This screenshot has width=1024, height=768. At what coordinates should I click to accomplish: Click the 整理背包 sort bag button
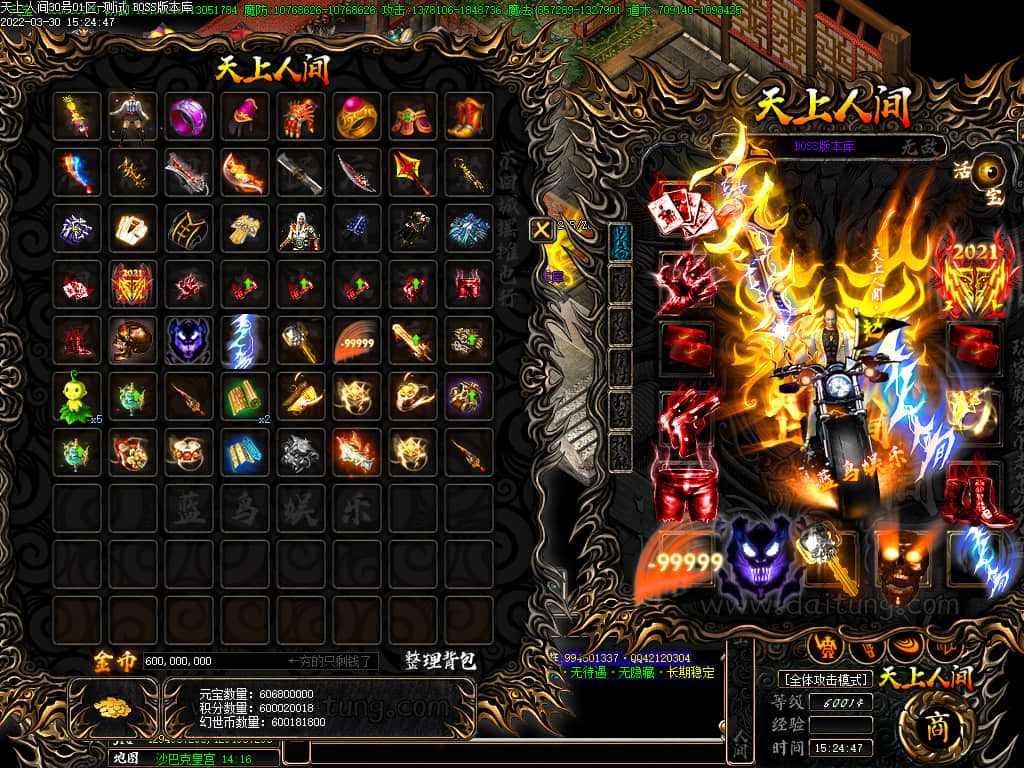440,661
